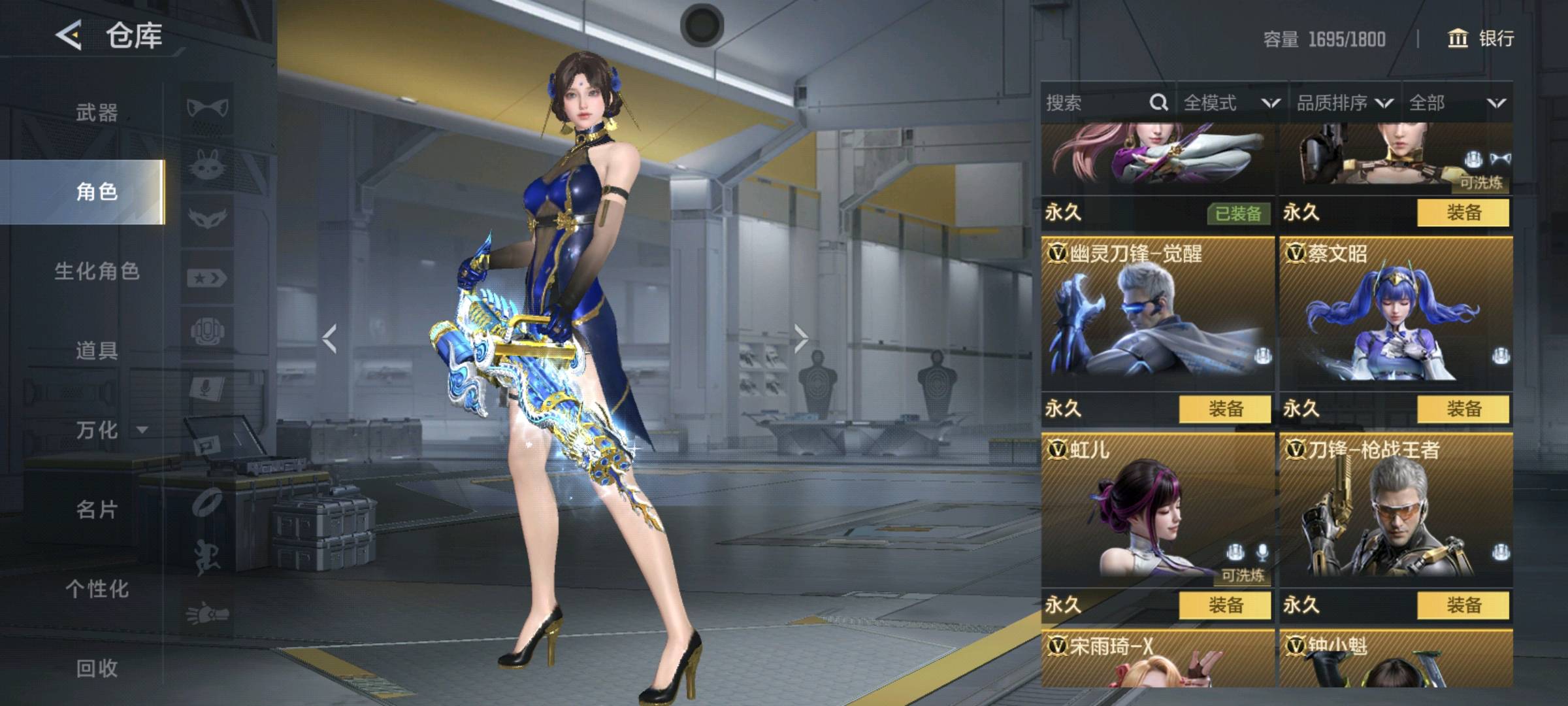The height and width of the screenshot is (706, 1568).
Task: Open the 个性化 category
Action: coord(97,589)
